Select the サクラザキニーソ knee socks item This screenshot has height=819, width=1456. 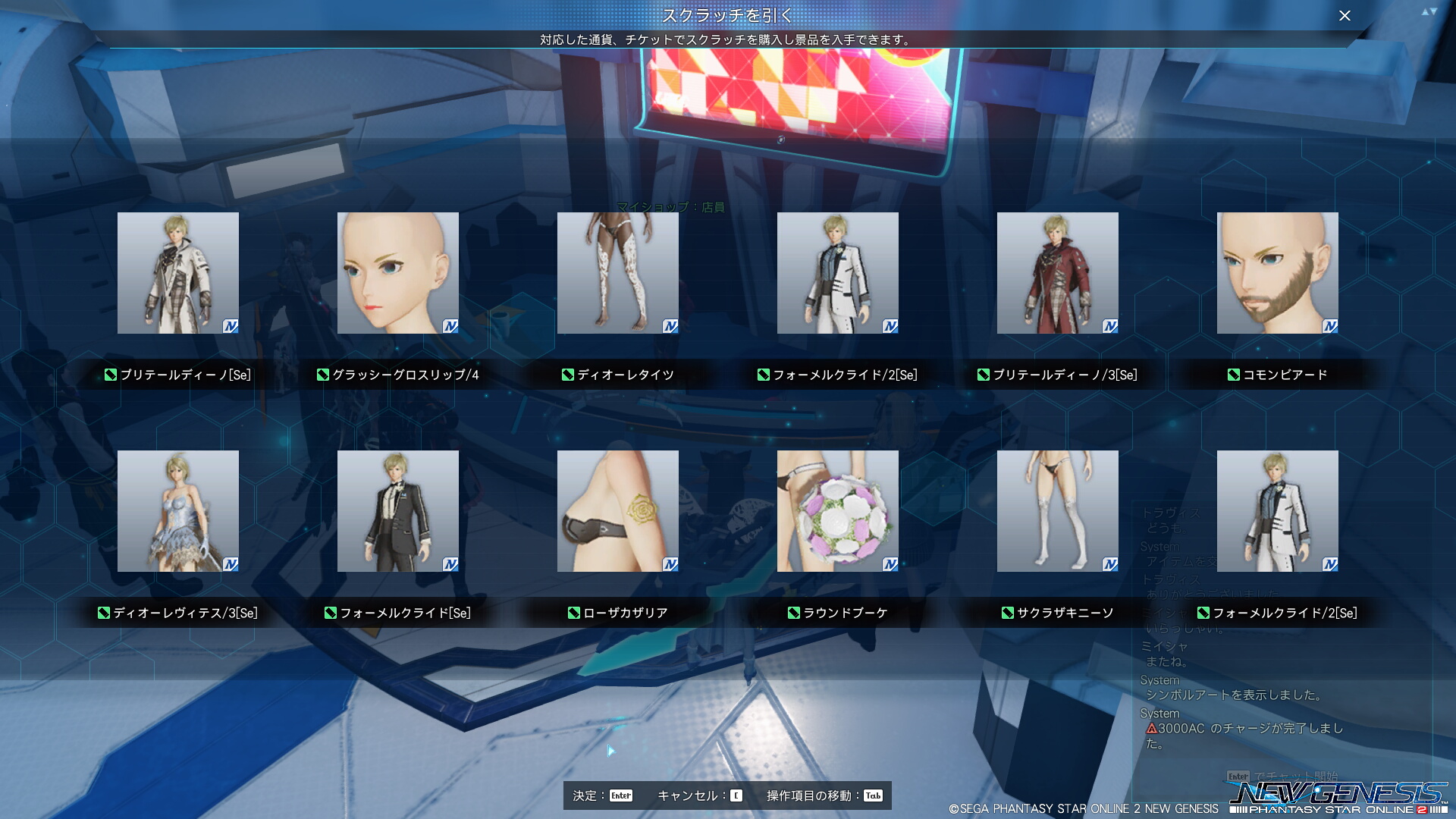1058,511
